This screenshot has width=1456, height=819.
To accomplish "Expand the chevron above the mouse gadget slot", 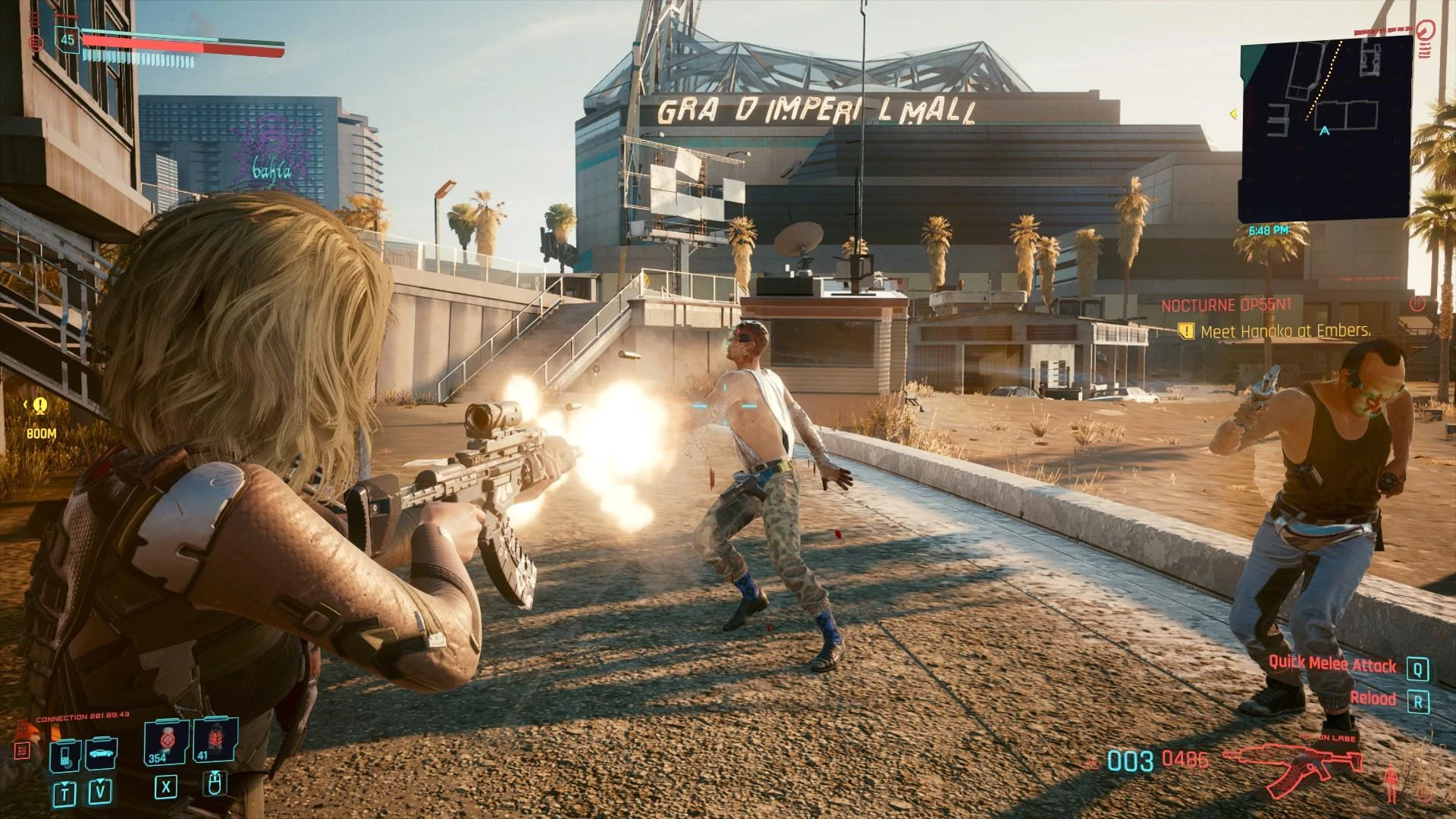I will 214,773.
